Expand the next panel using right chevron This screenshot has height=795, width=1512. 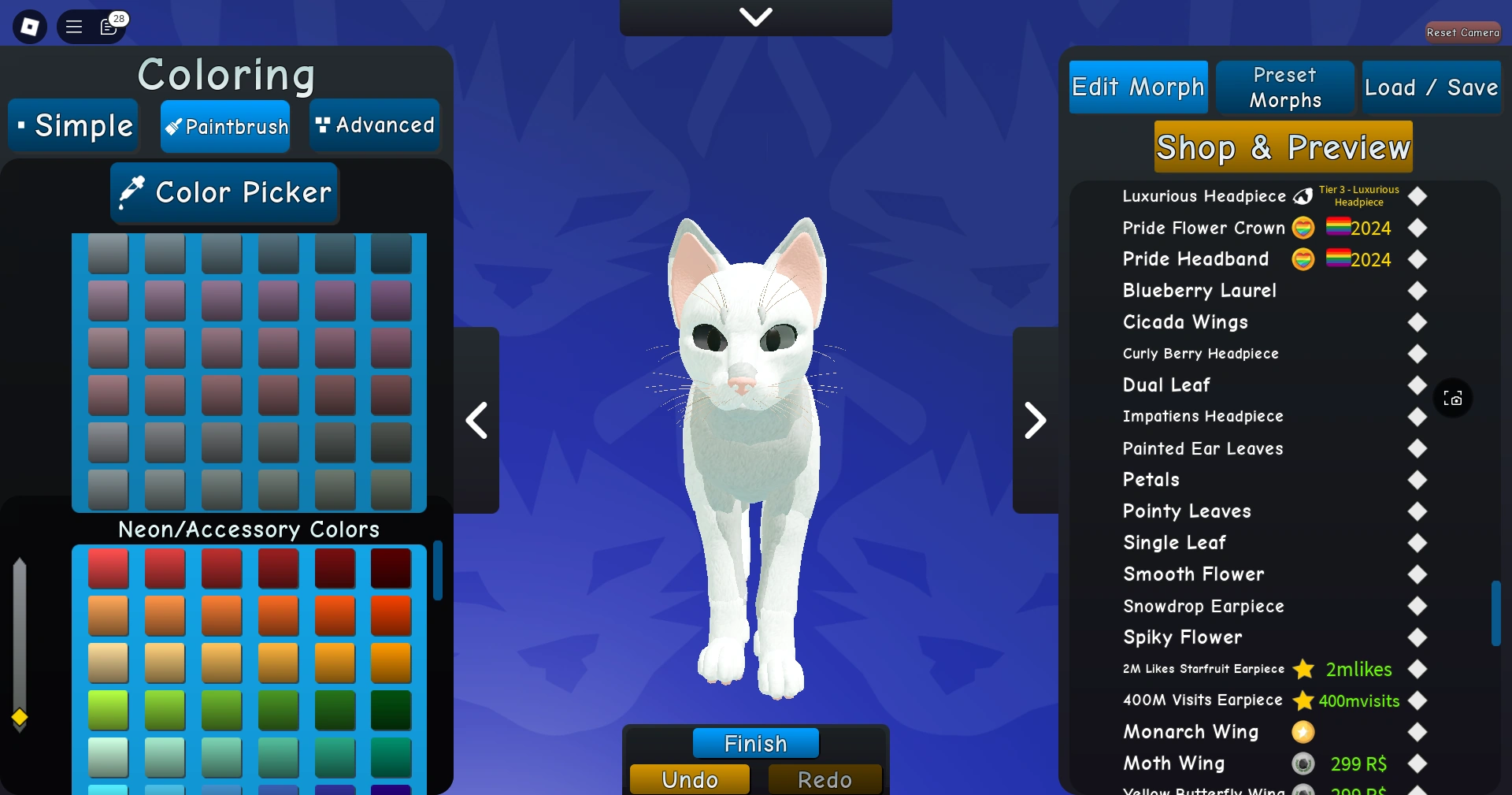(1035, 420)
